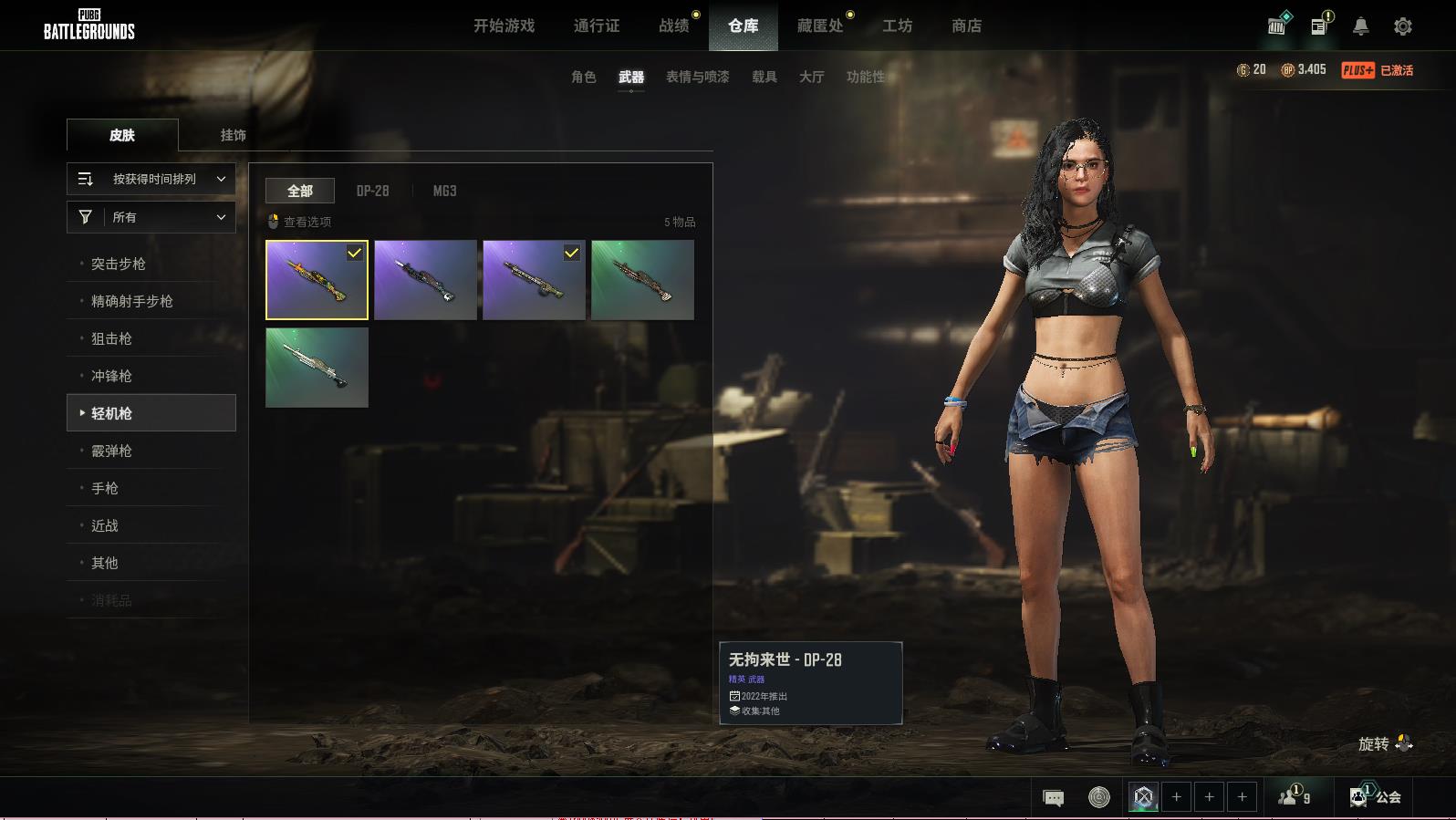Open the 开始游戏 start game menu
Viewport: 1456px width, 820px height.
coord(504,26)
